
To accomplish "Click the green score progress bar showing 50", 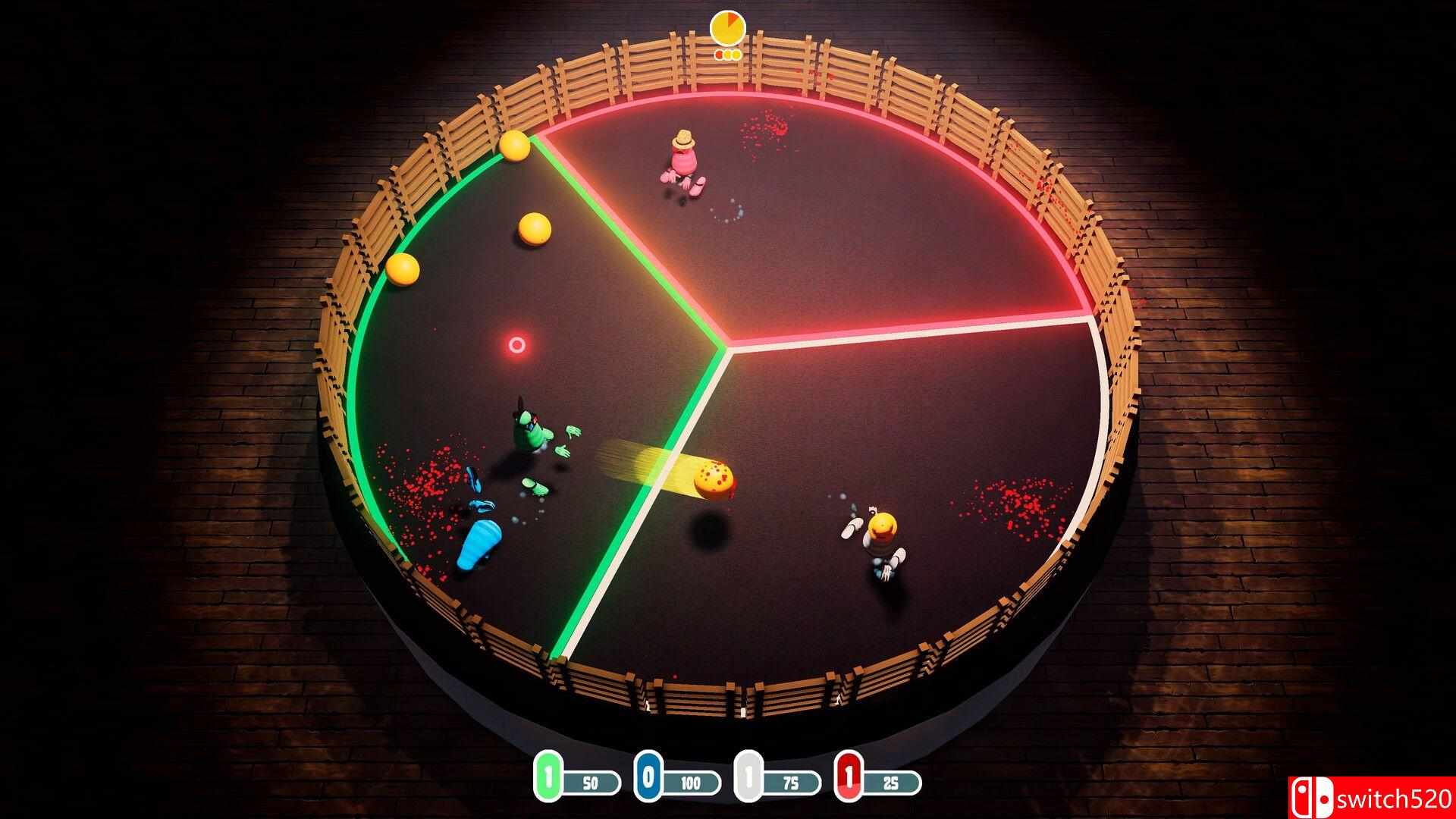I will click(x=592, y=783).
